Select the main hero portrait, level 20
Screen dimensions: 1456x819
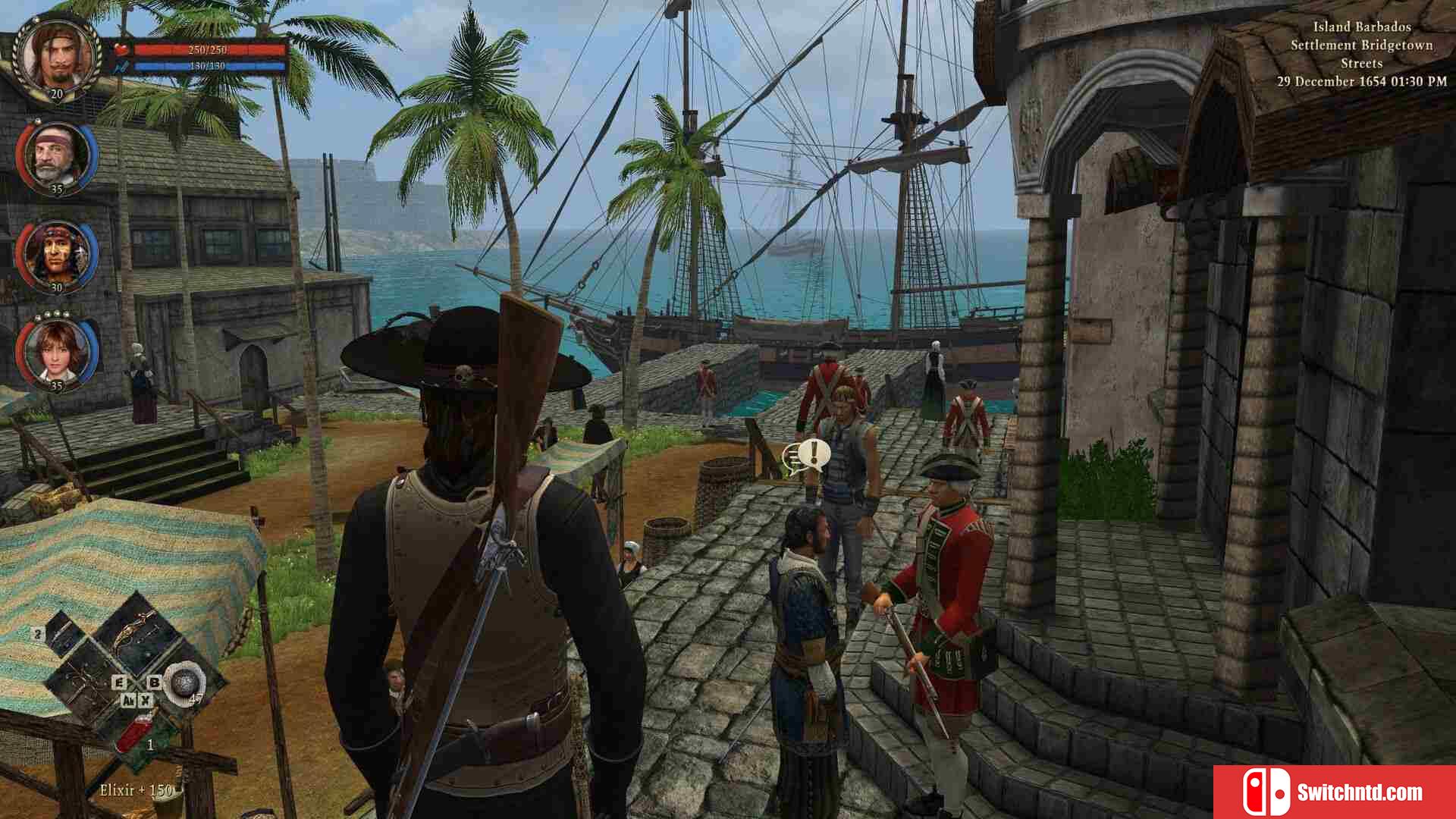click(x=58, y=55)
